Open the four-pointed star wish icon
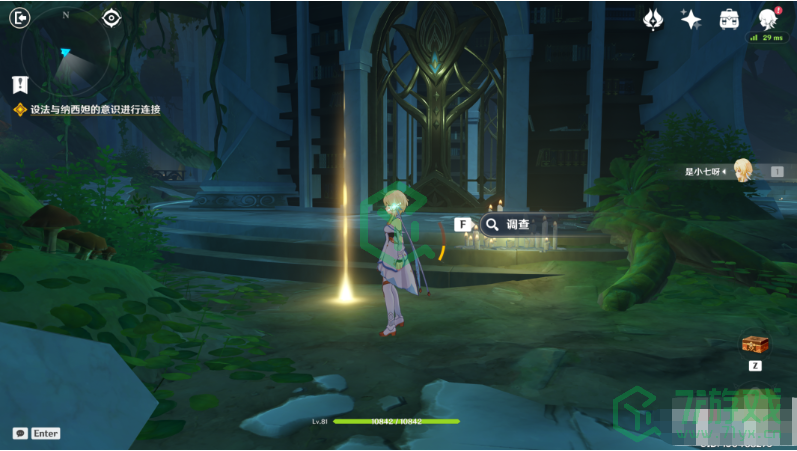Viewport: 797px width, 451px height. click(x=691, y=18)
